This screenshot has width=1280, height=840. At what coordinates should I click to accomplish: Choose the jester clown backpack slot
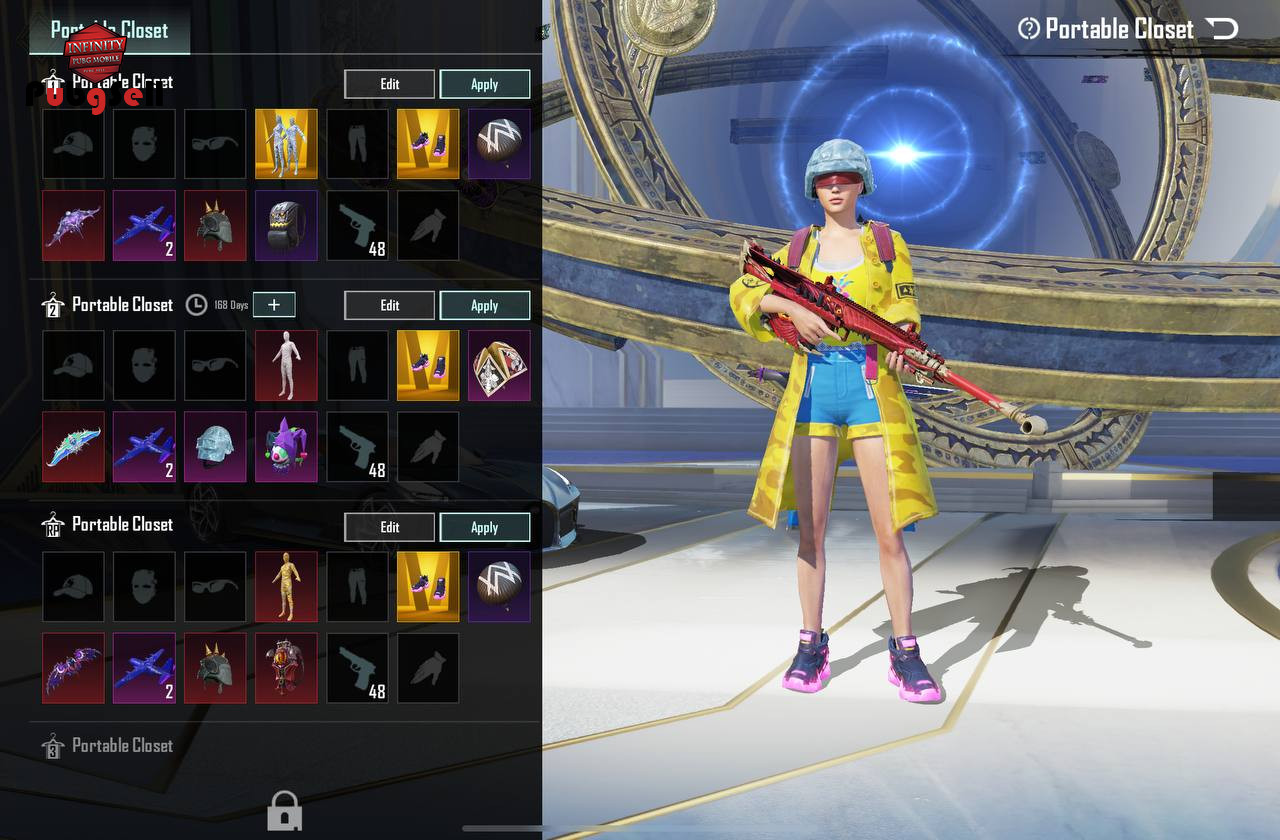point(286,447)
